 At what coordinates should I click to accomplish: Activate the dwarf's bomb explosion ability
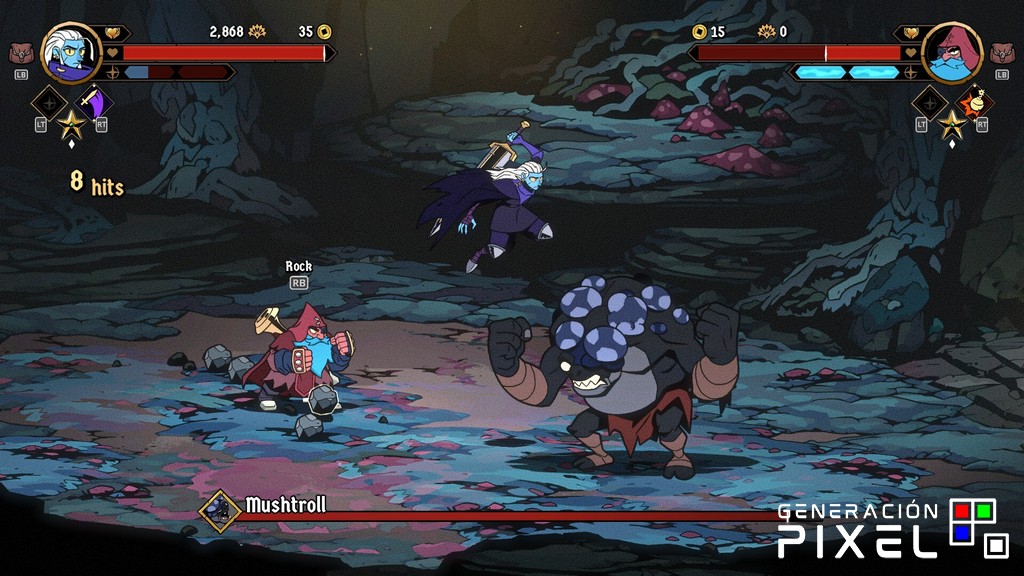(x=976, y=103)
